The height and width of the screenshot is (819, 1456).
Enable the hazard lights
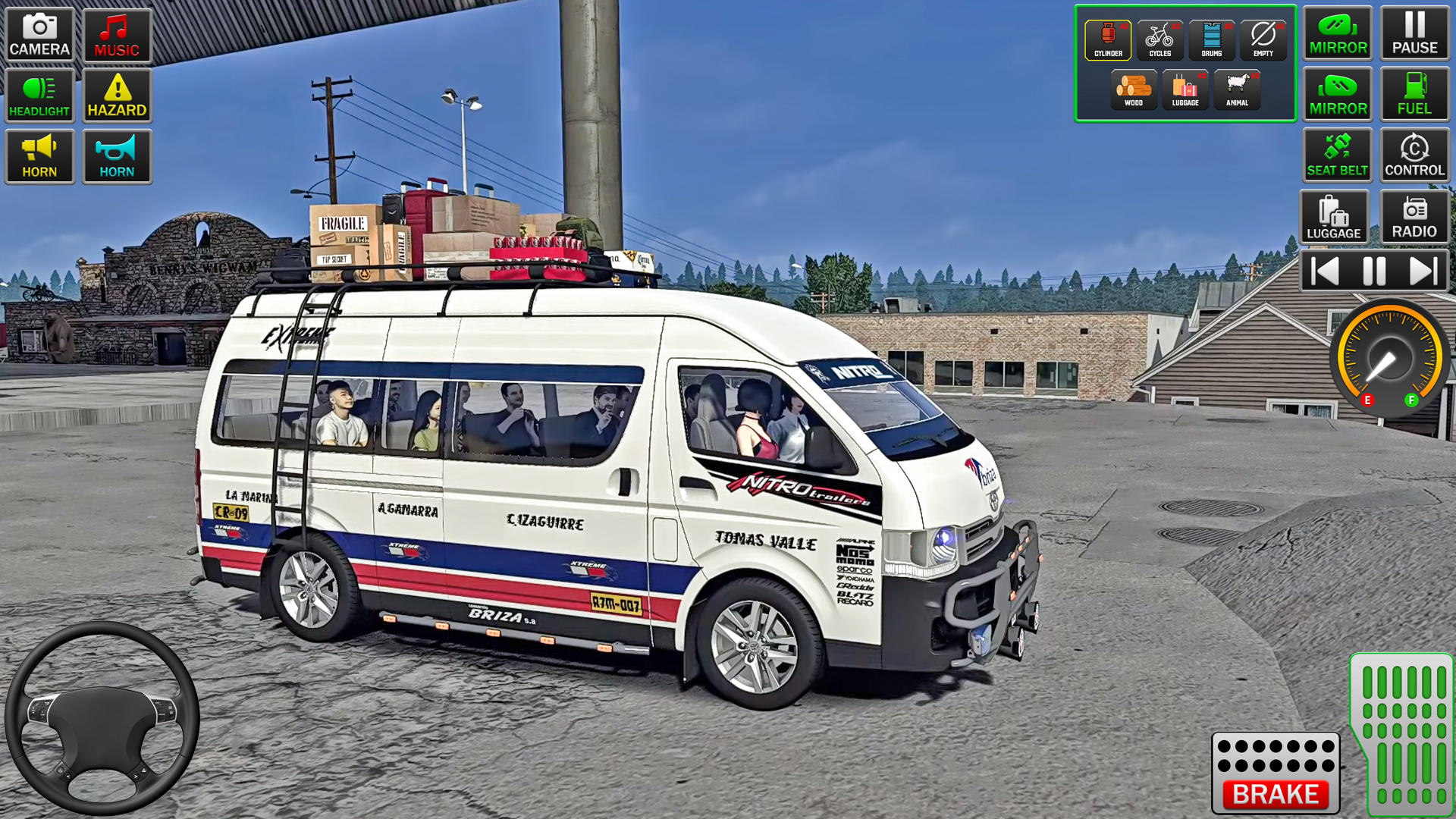tap(118, 95)
